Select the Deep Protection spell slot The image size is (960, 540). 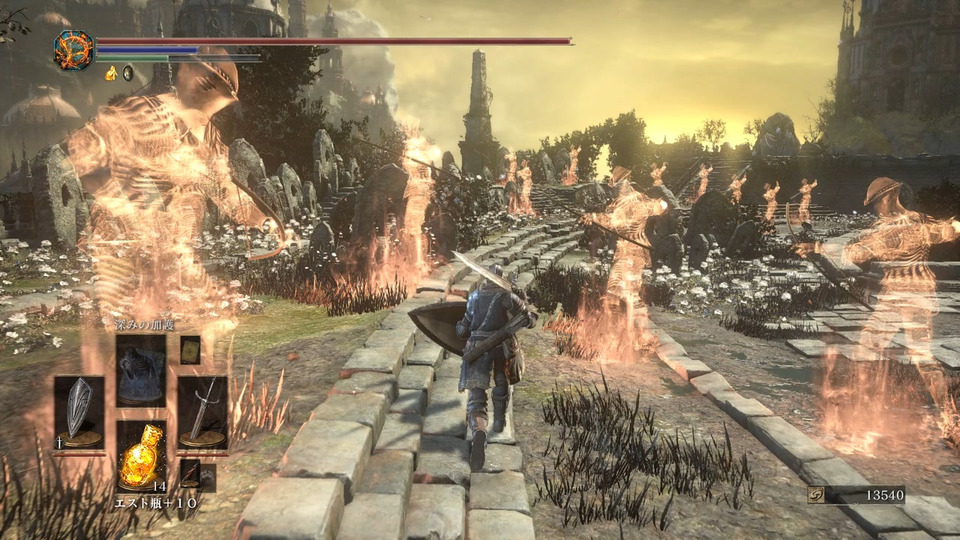click(140, 370)
